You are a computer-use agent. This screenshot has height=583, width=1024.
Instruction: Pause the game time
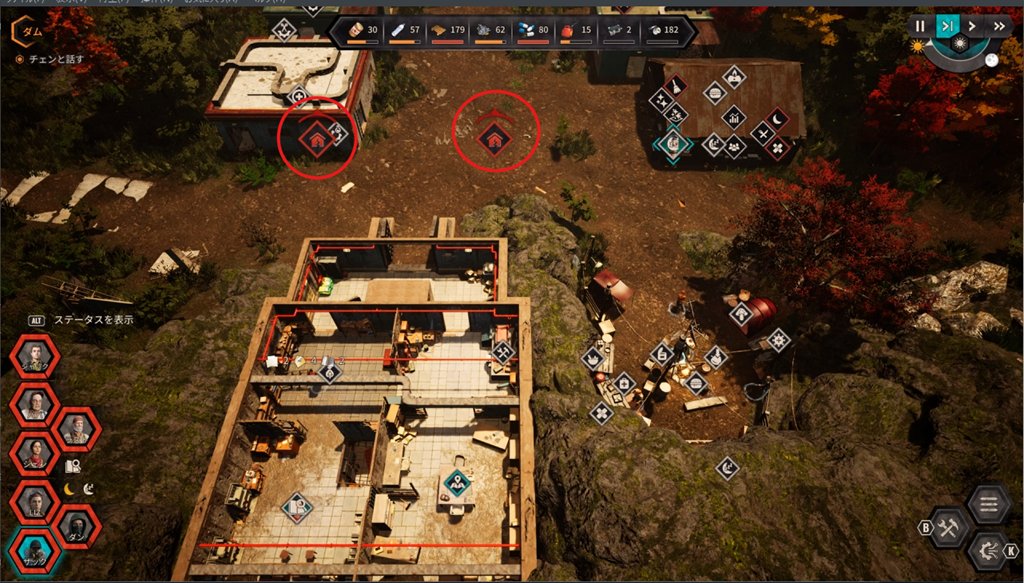coord(920,26)
